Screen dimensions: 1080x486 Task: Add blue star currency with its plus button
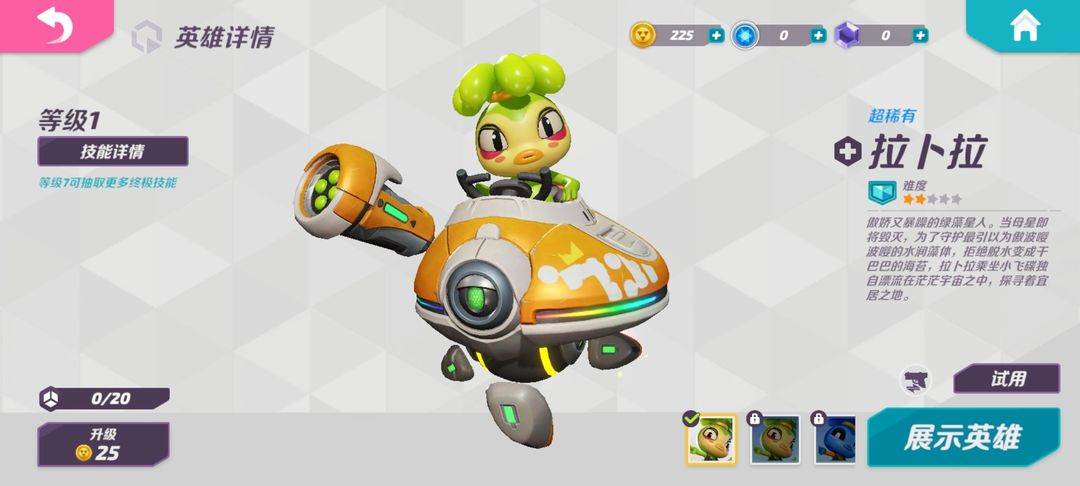818,35
